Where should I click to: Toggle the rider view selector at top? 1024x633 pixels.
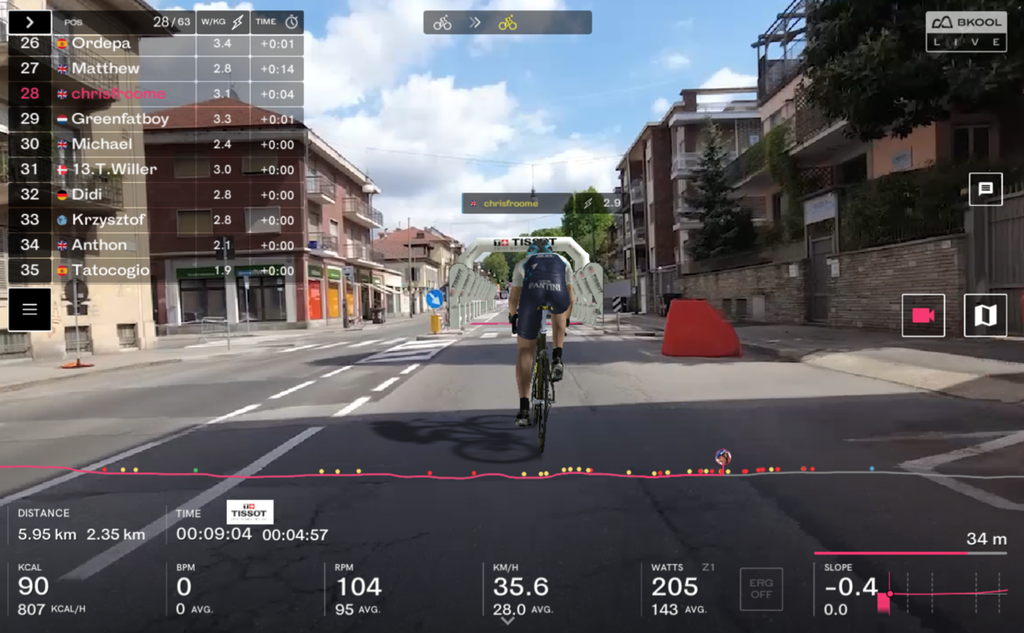507,22
